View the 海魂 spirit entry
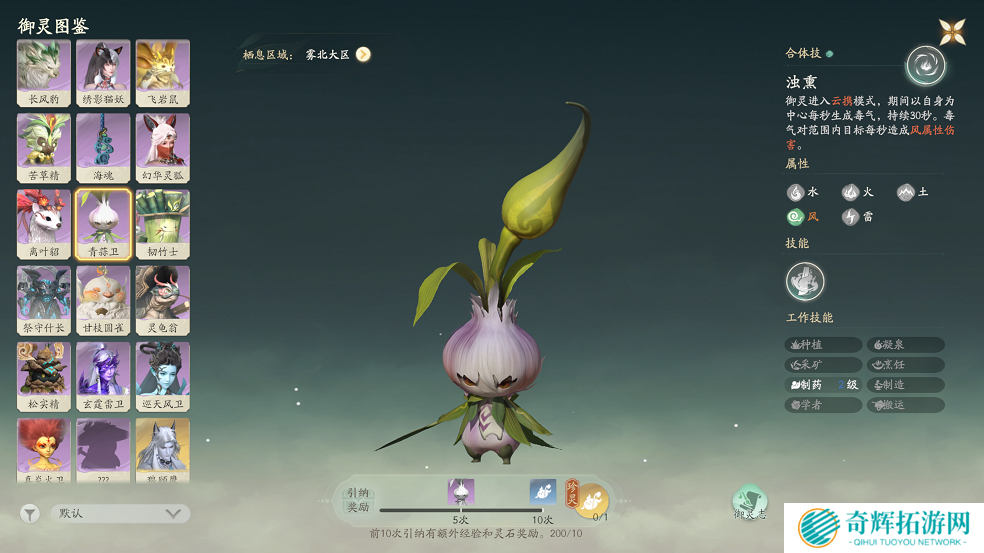This screenshot has height=553, width=984. [x=103, y=147]
